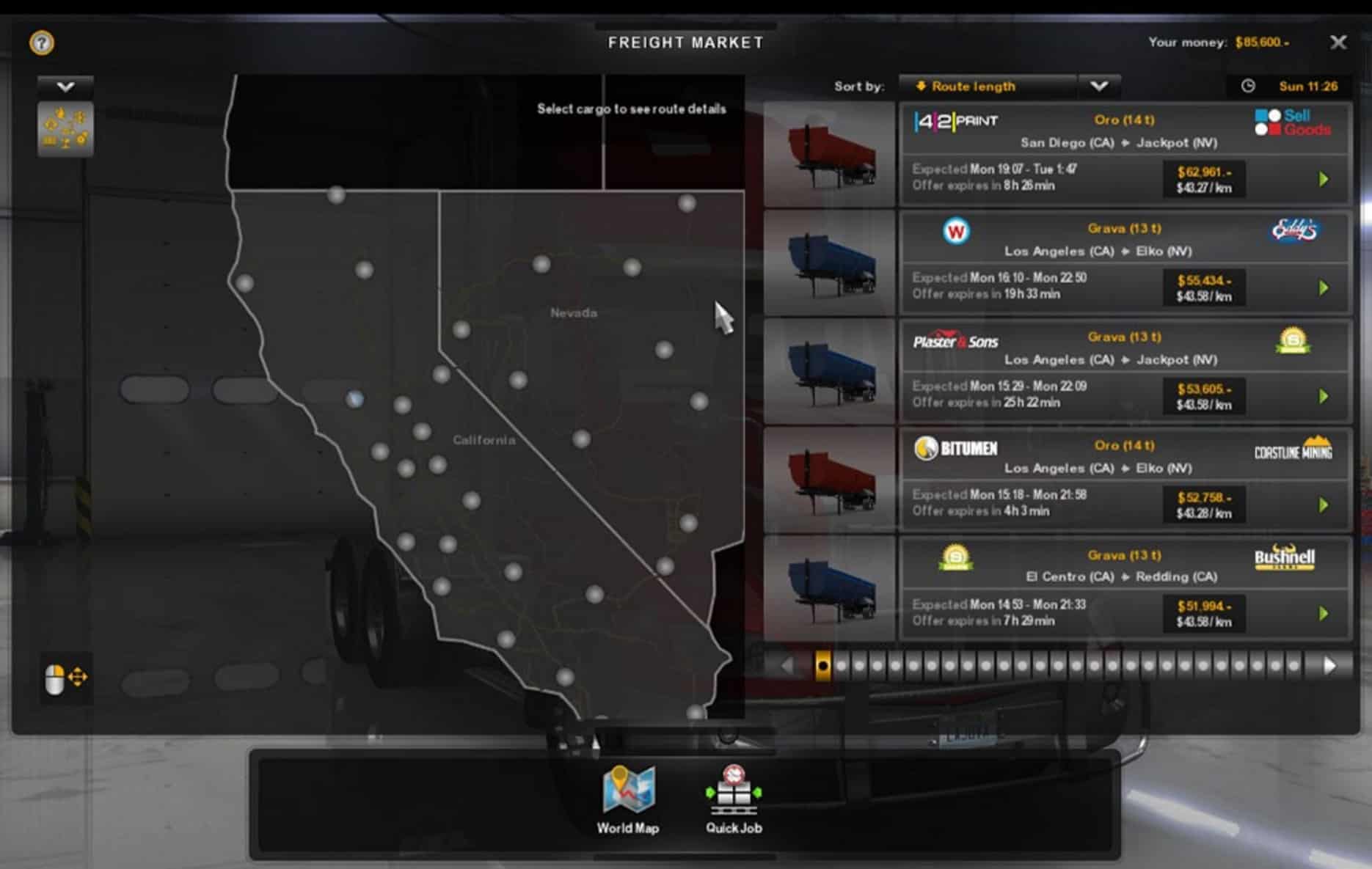Close the Freight Market window

(1338, 43)
